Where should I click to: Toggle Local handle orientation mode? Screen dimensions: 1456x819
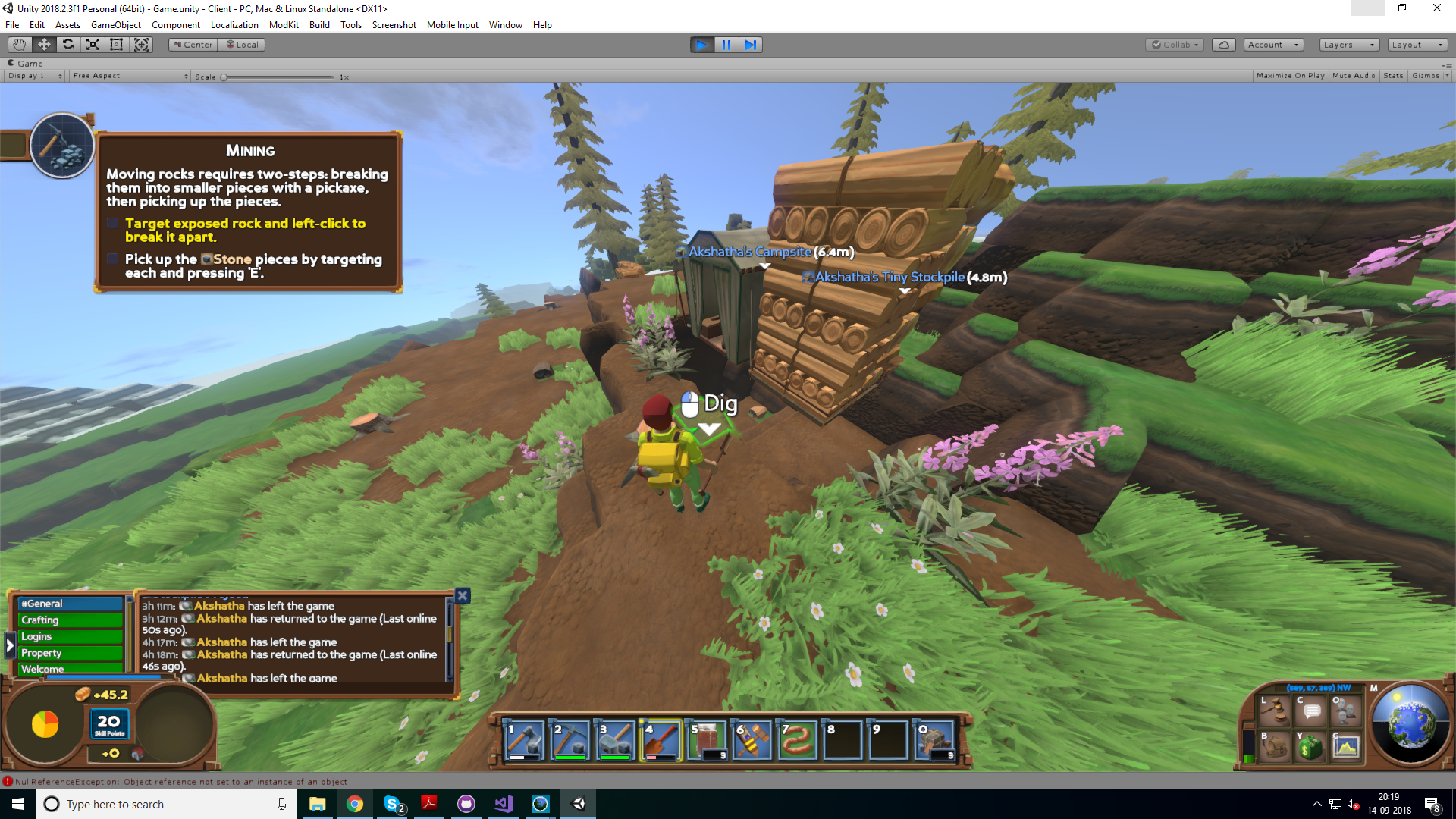pos(241,44)
